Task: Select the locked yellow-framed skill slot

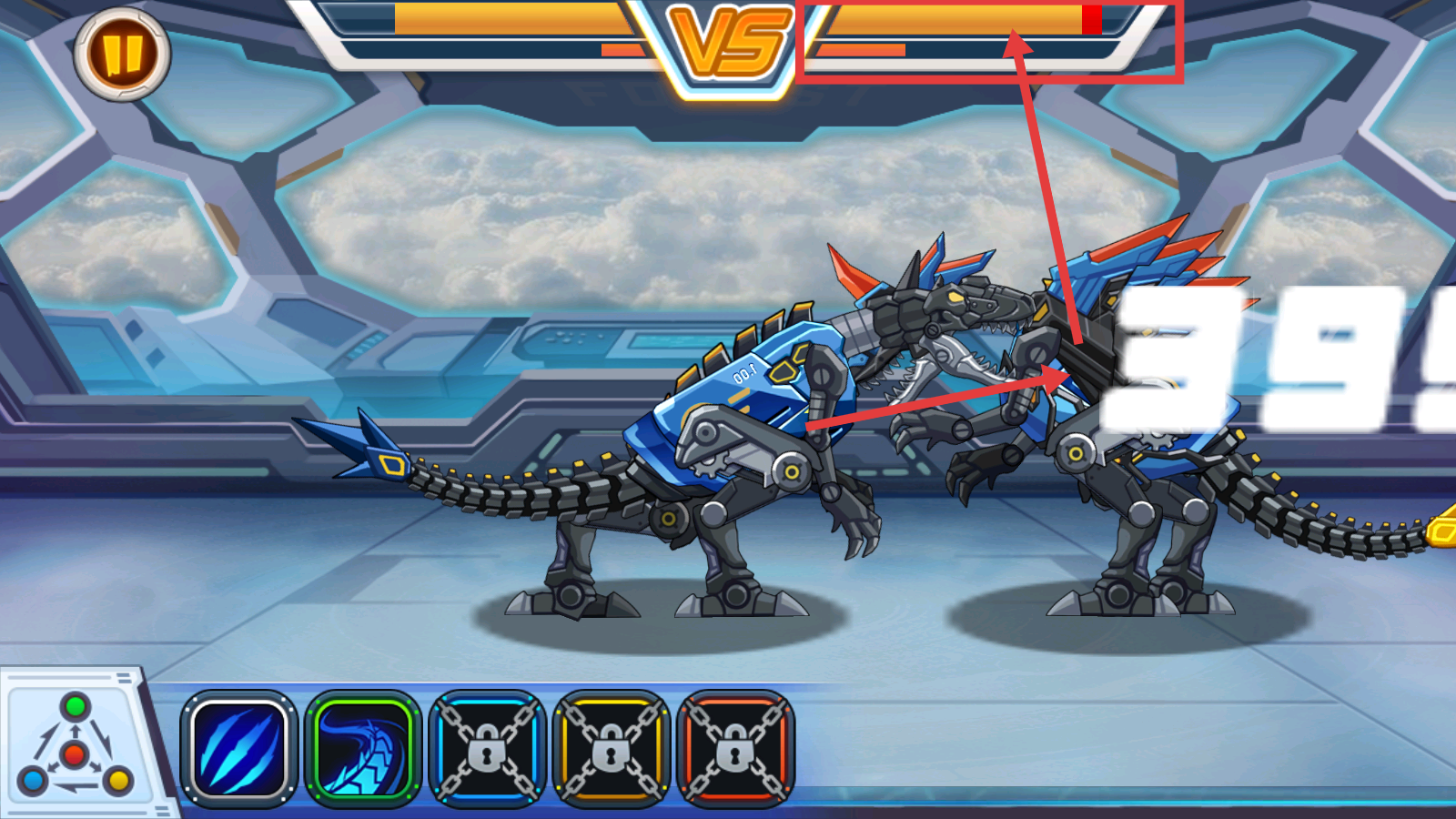Action: point(612,749)
